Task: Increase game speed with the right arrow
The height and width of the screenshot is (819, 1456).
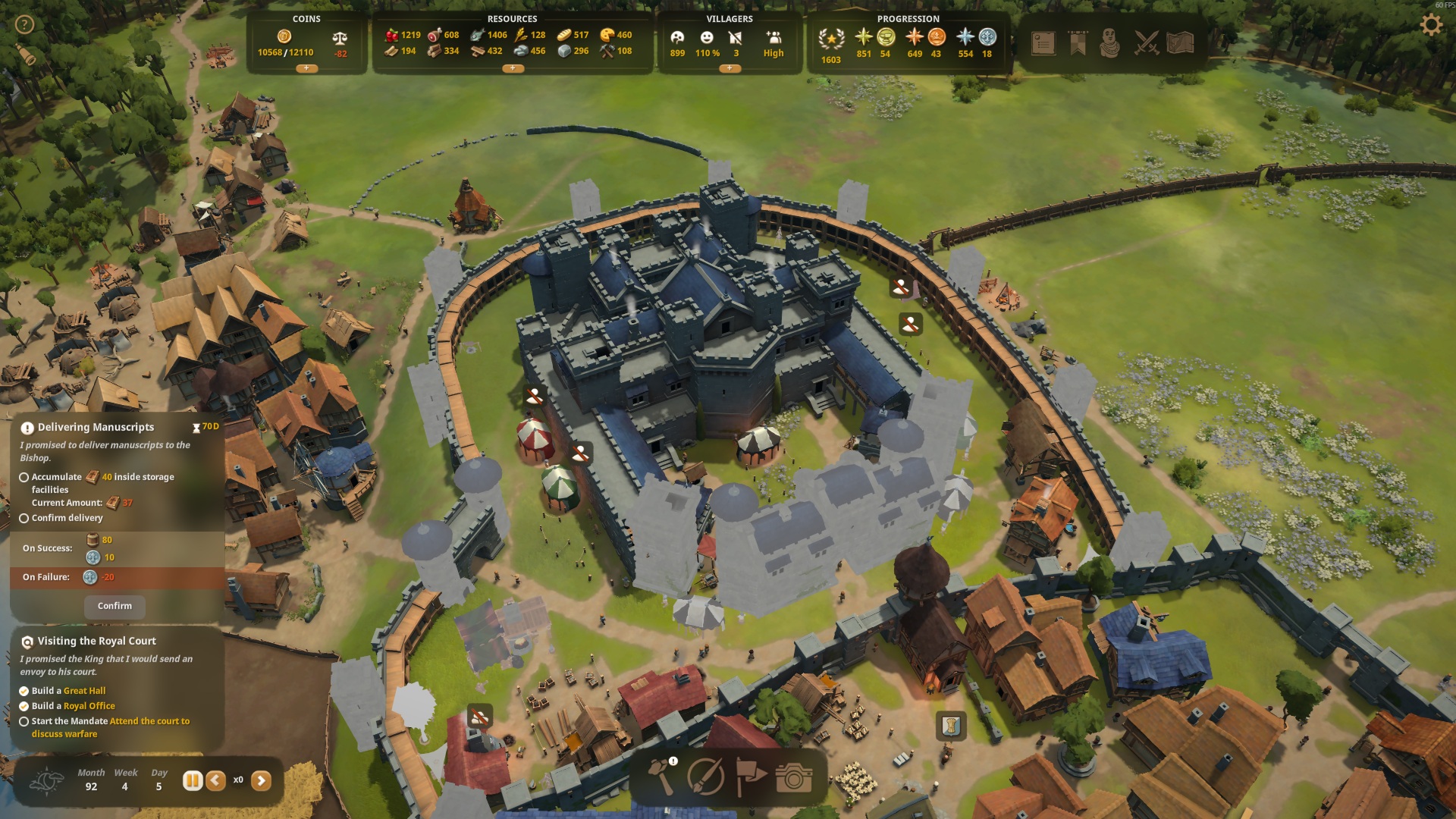Action: point(261,780)
